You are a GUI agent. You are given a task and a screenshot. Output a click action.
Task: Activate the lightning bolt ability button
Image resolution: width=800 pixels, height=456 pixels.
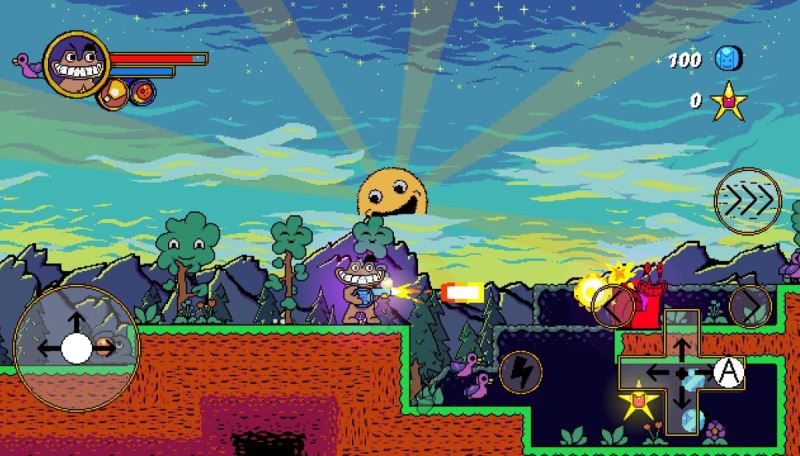pos(520,371)
